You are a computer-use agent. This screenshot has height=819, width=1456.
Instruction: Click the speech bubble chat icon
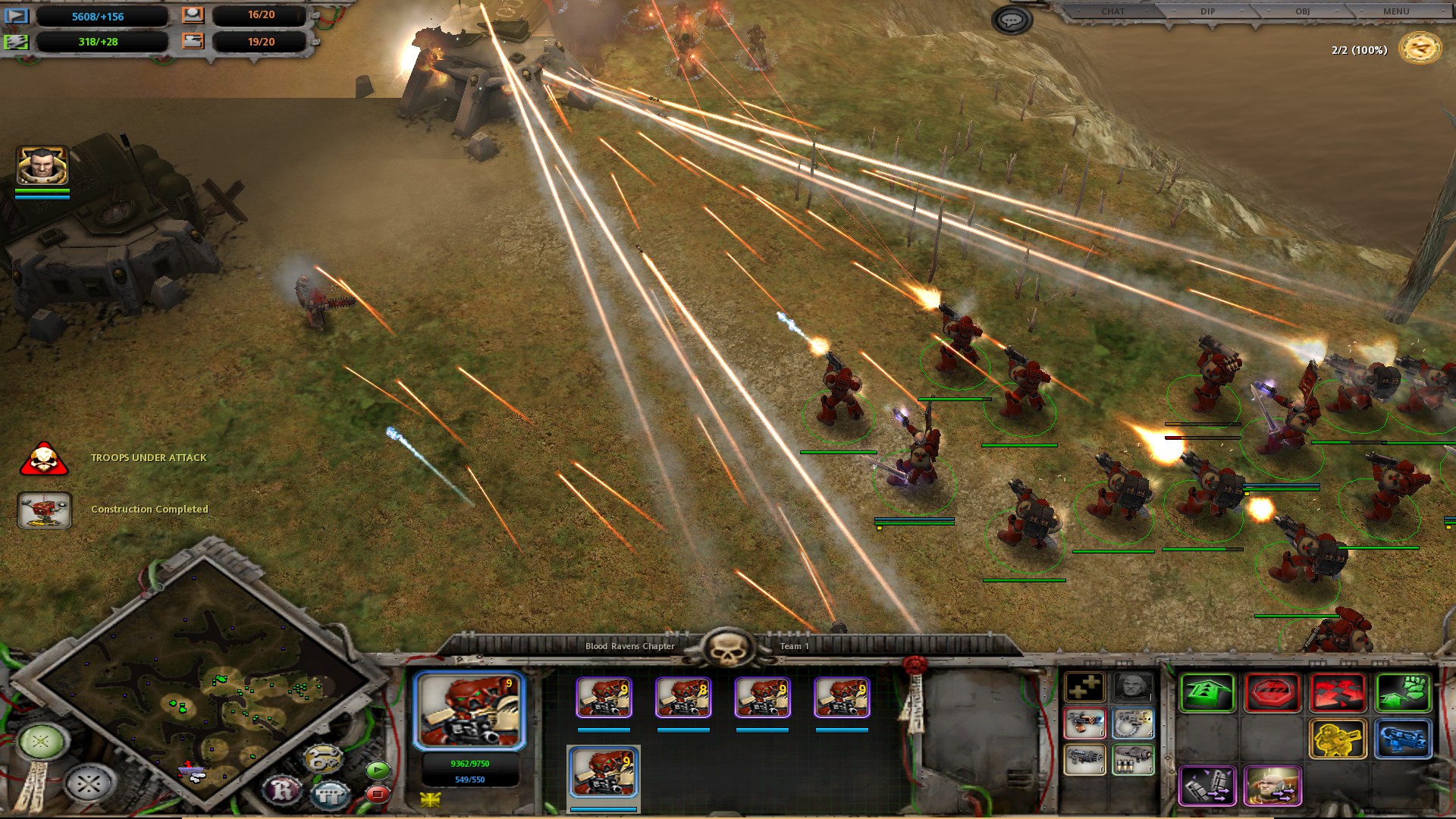[x=1012, y=20]
